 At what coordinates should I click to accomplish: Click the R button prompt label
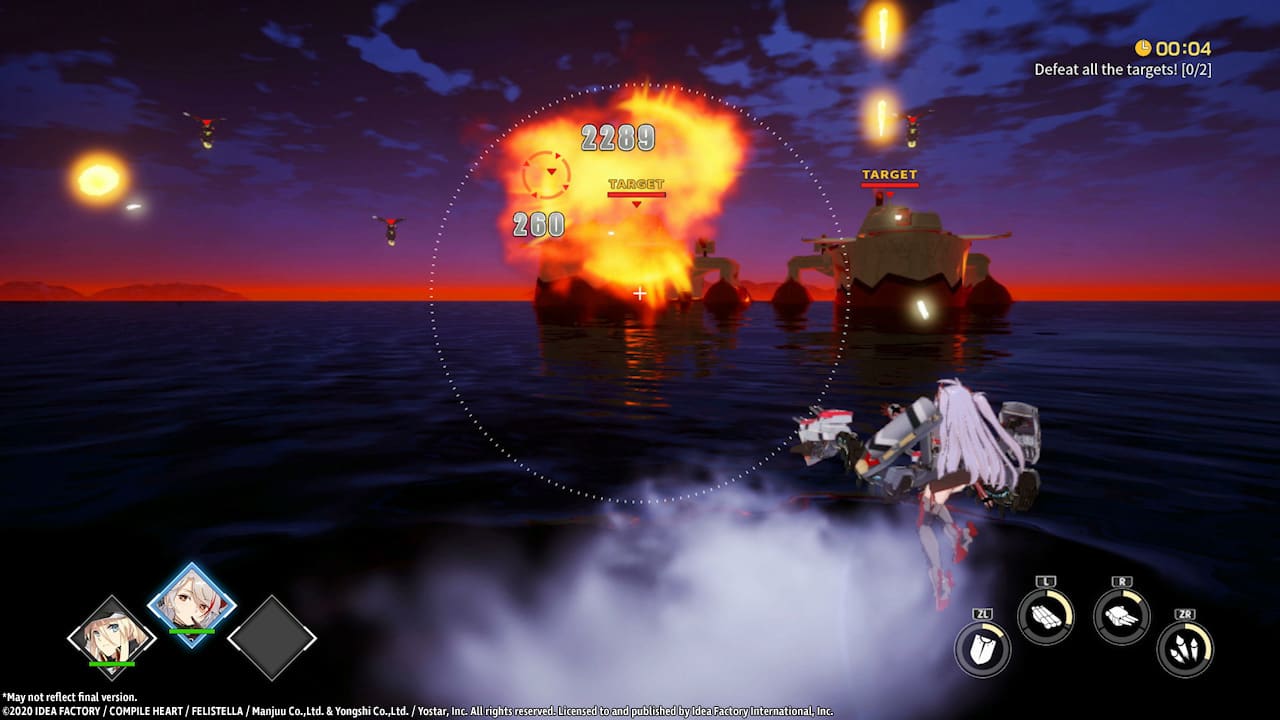(x=1122, y=583)
